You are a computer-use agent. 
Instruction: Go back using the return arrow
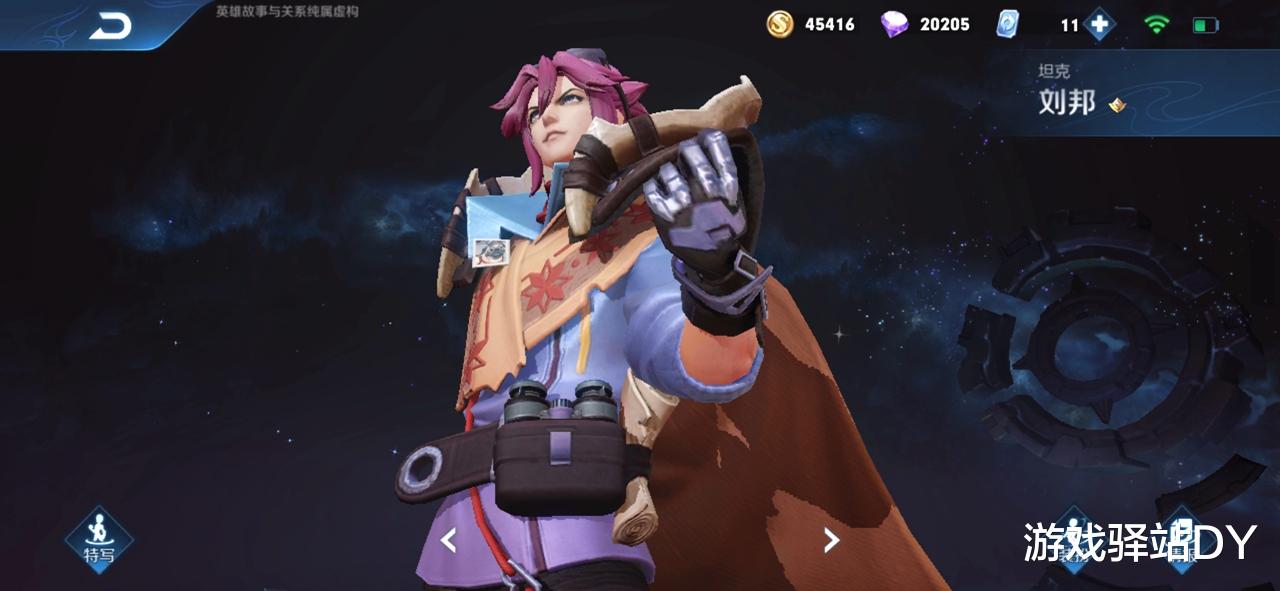[x=110, y=27]
